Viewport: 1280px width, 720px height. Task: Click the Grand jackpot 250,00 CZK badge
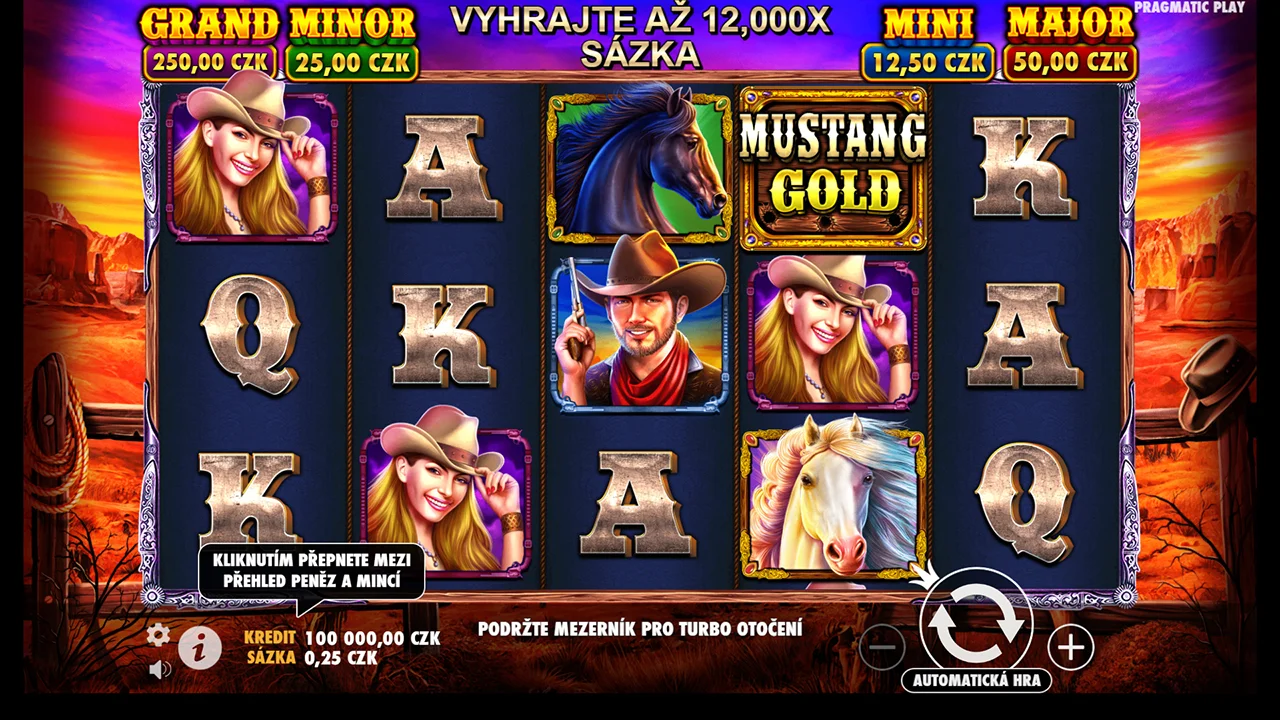211,62
